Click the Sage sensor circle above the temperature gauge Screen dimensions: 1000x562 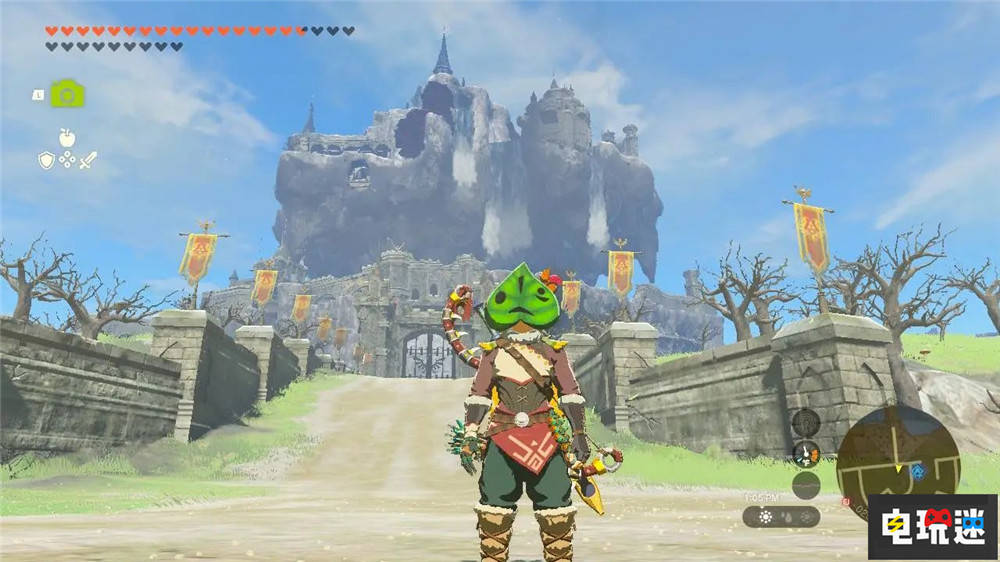point(806,422)
